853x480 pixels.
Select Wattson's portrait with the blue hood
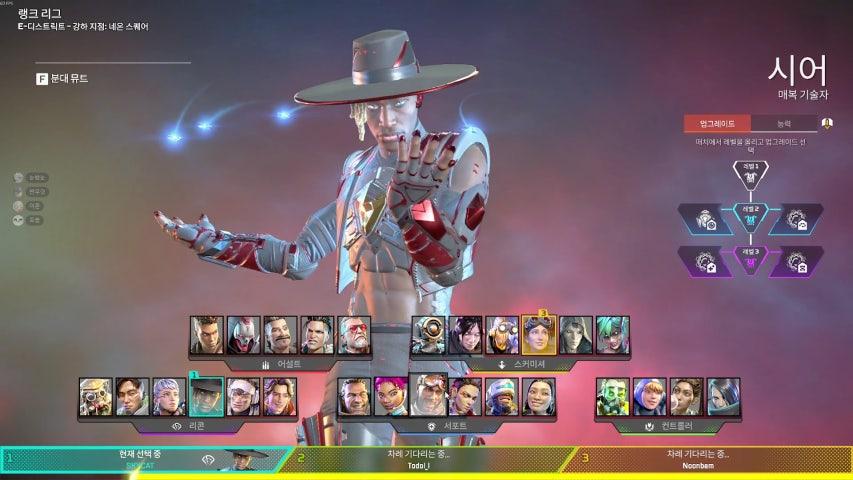(649, 396)
